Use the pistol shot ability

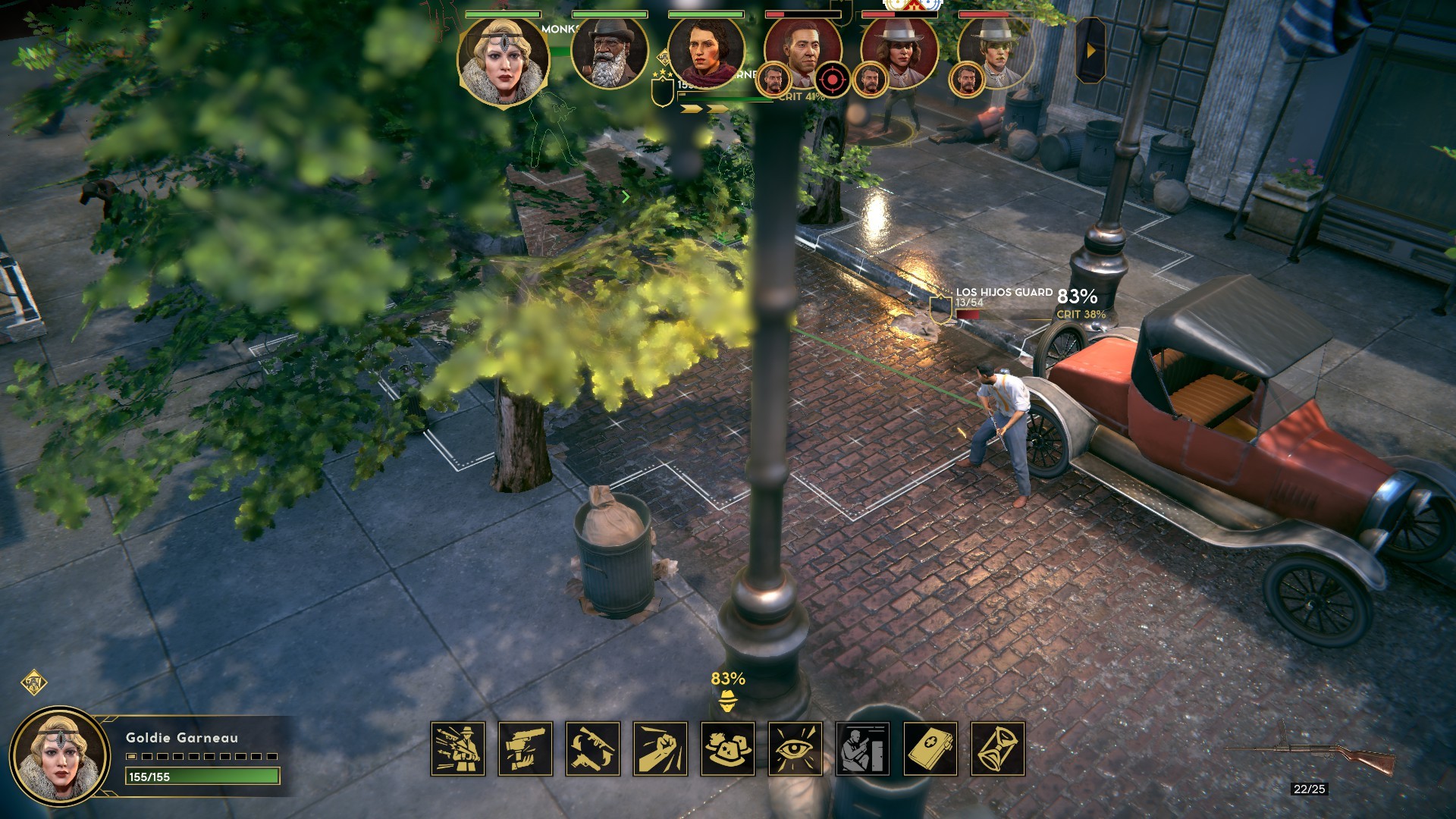526,748
